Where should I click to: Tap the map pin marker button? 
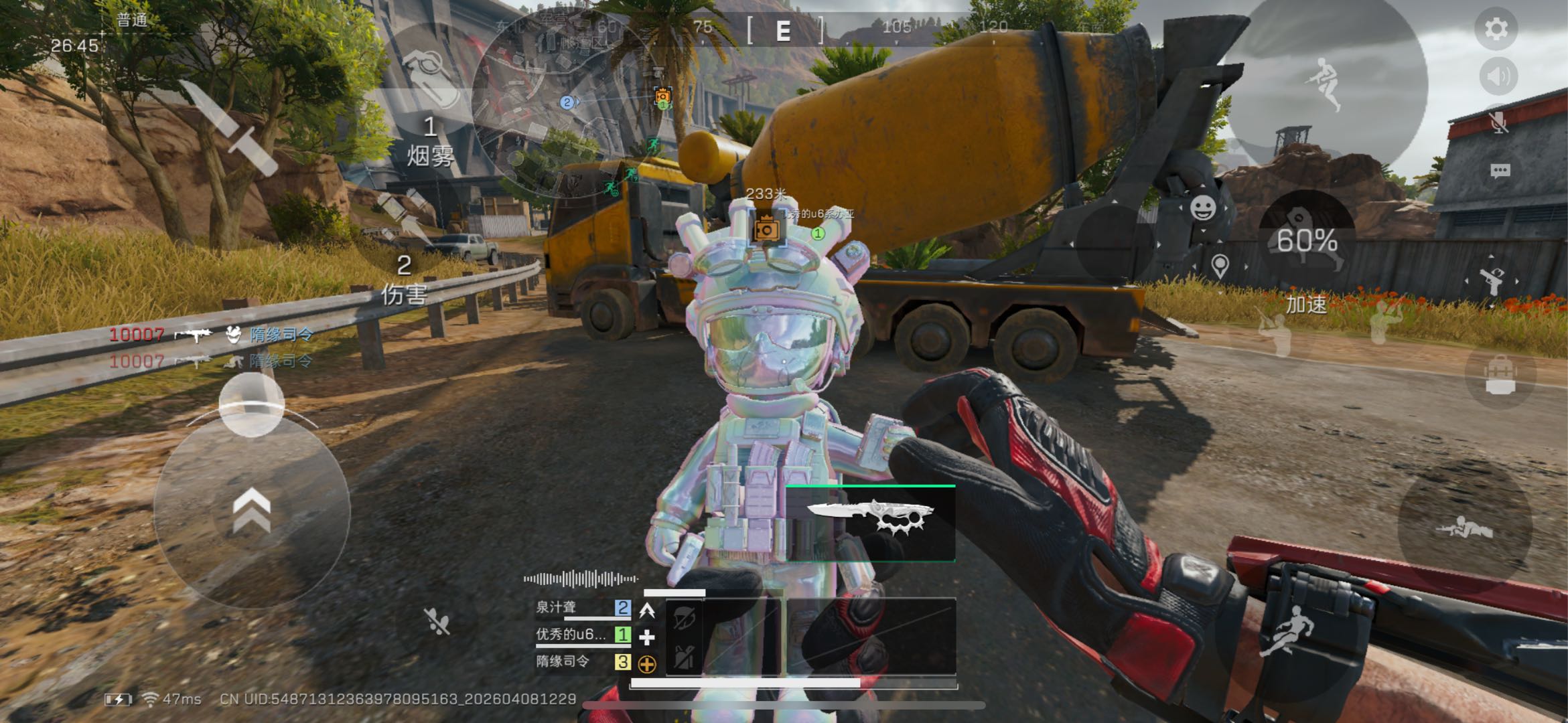[x=1220, y=266]
